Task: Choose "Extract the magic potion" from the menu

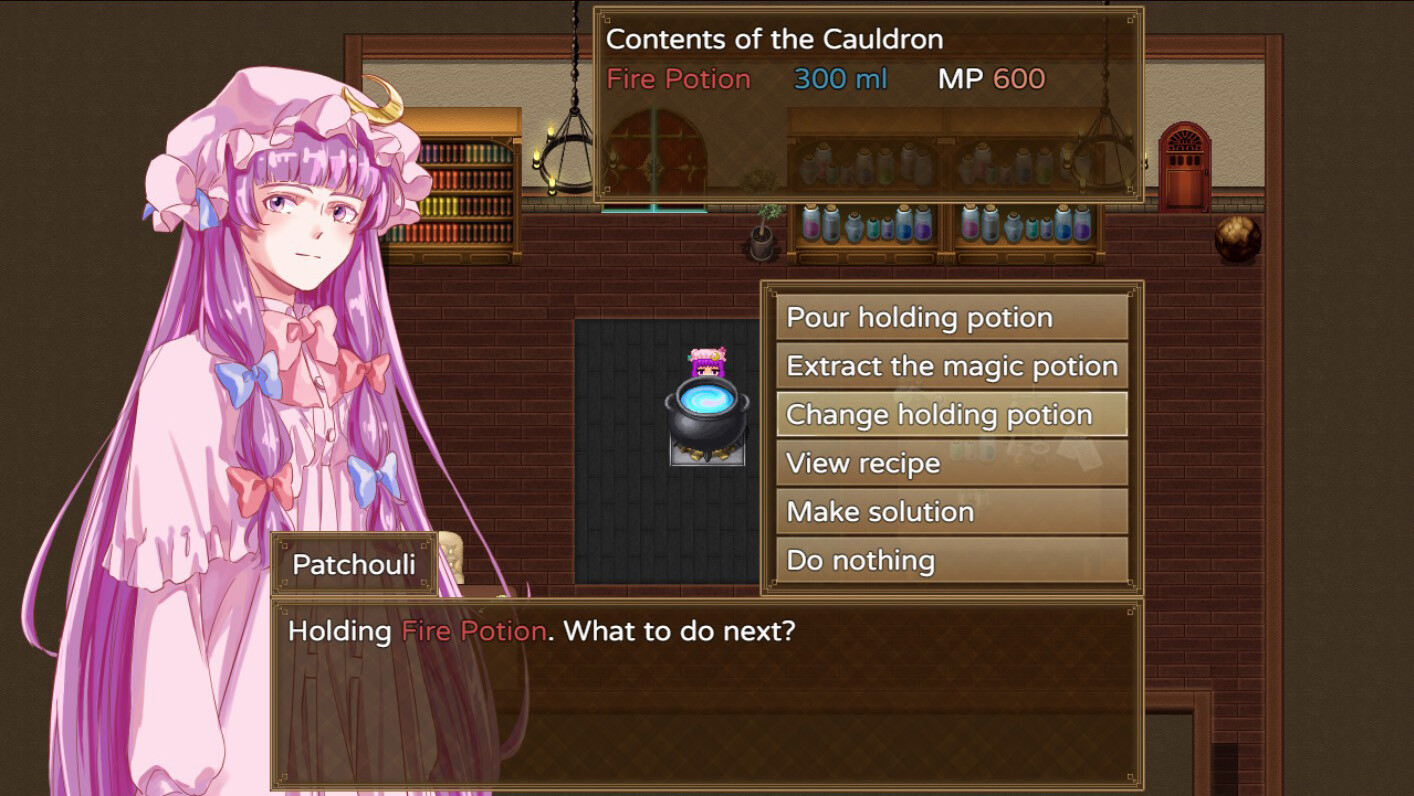Action: [x=950, y=366]
